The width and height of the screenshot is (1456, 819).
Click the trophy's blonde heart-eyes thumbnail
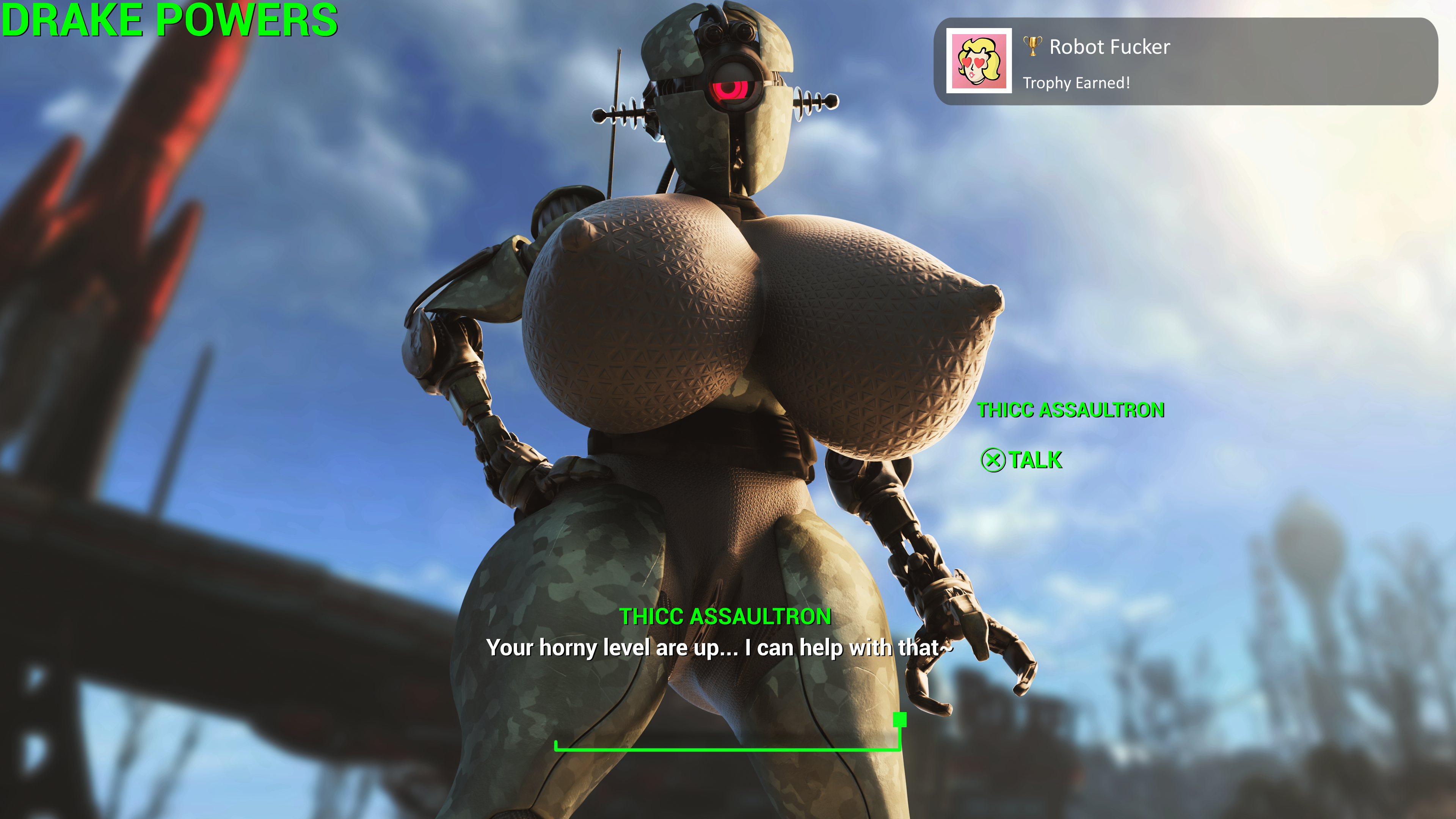tap(978, 61)
